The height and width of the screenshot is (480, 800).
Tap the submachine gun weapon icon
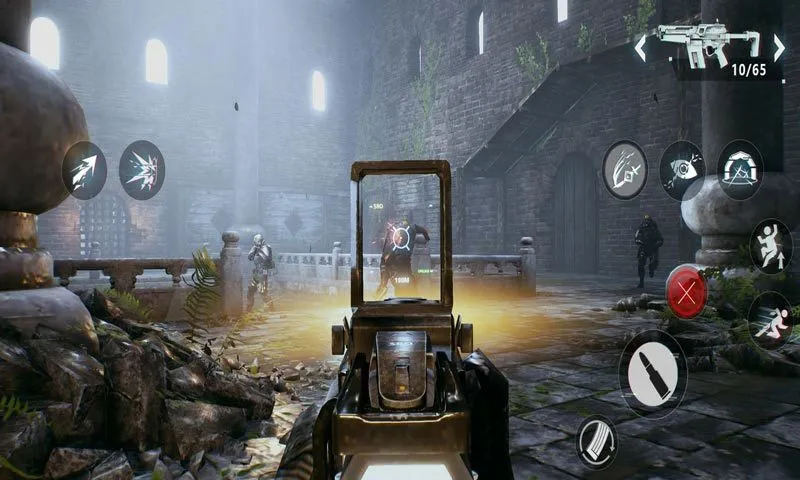coord(708,42)
